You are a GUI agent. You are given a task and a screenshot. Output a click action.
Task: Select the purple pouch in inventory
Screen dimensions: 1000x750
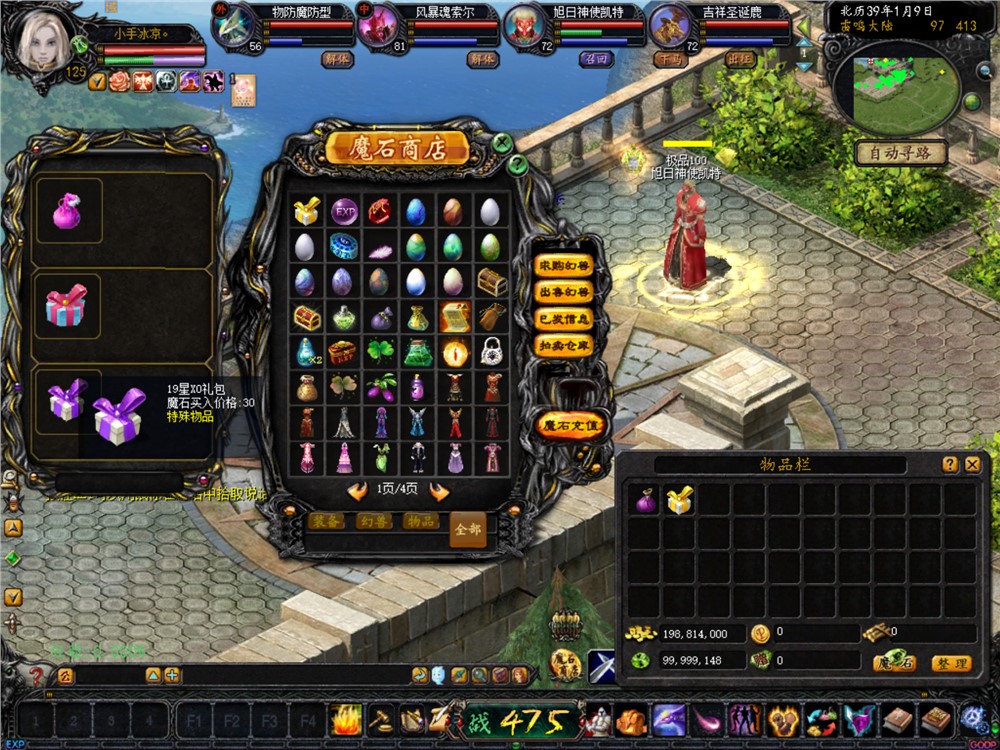646,501
